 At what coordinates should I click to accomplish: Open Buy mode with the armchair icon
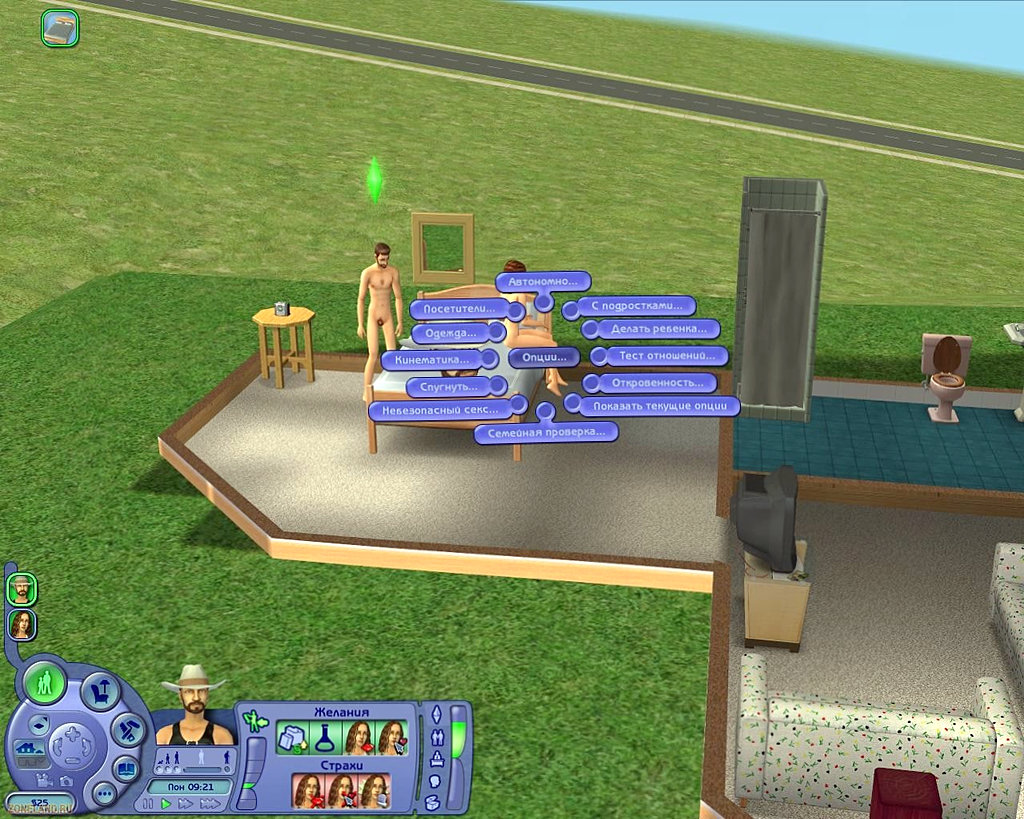point(100,691)
